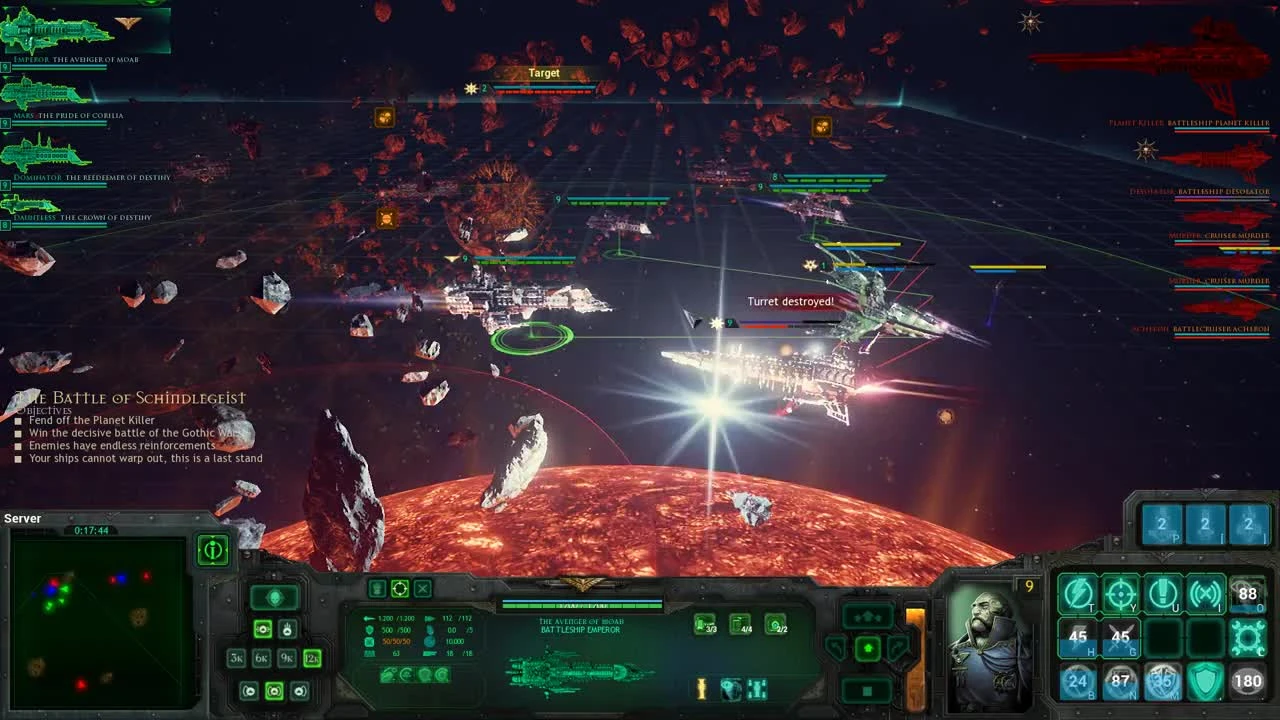Click the skull stance icon above speed buttons
The height and width of the screenshot is (720, 1280).
tap(275, 598)
